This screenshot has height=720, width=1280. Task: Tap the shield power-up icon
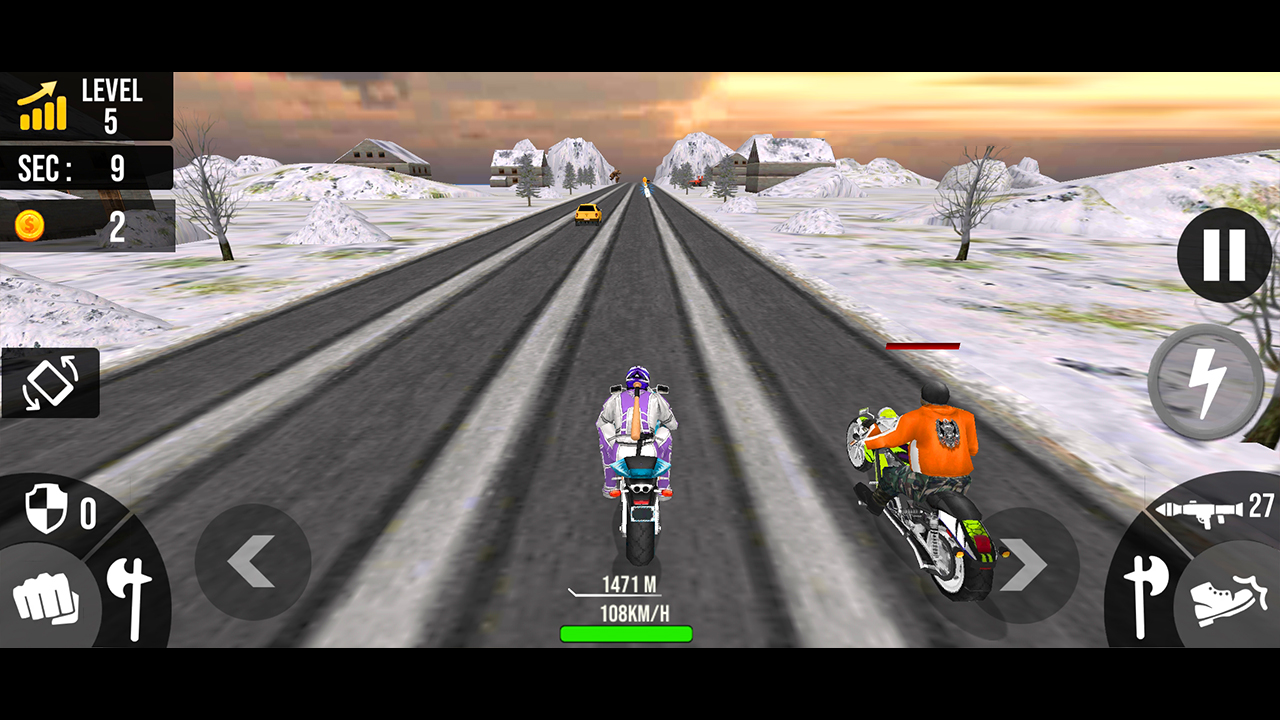click(47, 508)
